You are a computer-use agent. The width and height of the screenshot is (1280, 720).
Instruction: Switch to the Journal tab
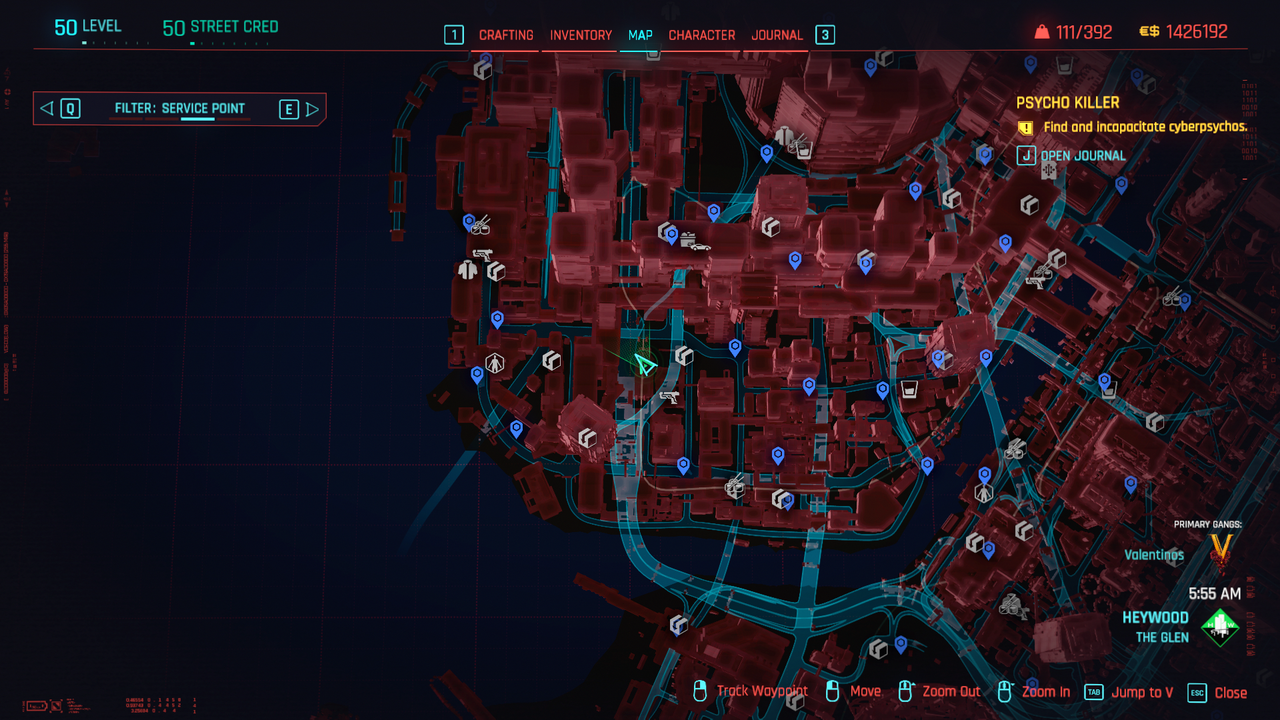click(x=777, y=35)
